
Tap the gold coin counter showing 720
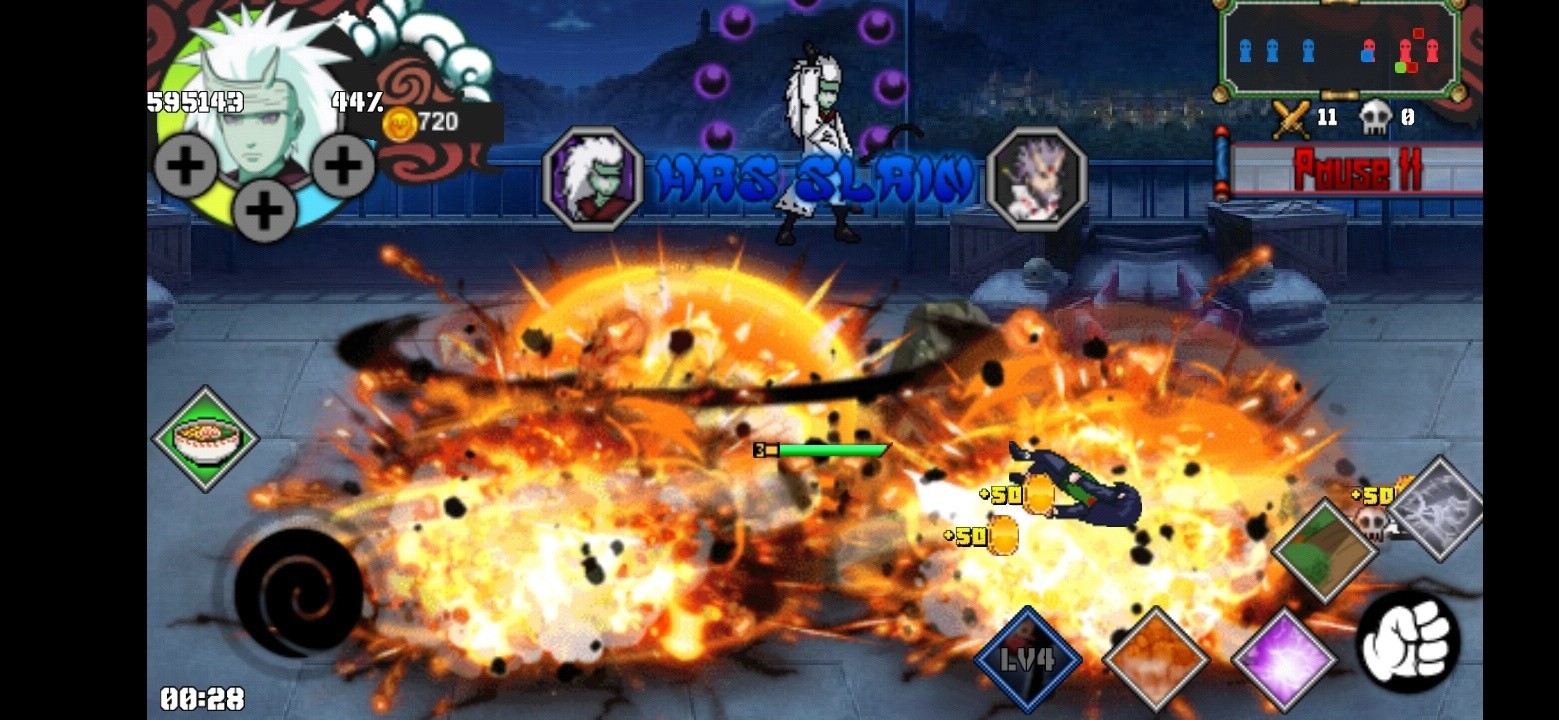click(420, 122)
